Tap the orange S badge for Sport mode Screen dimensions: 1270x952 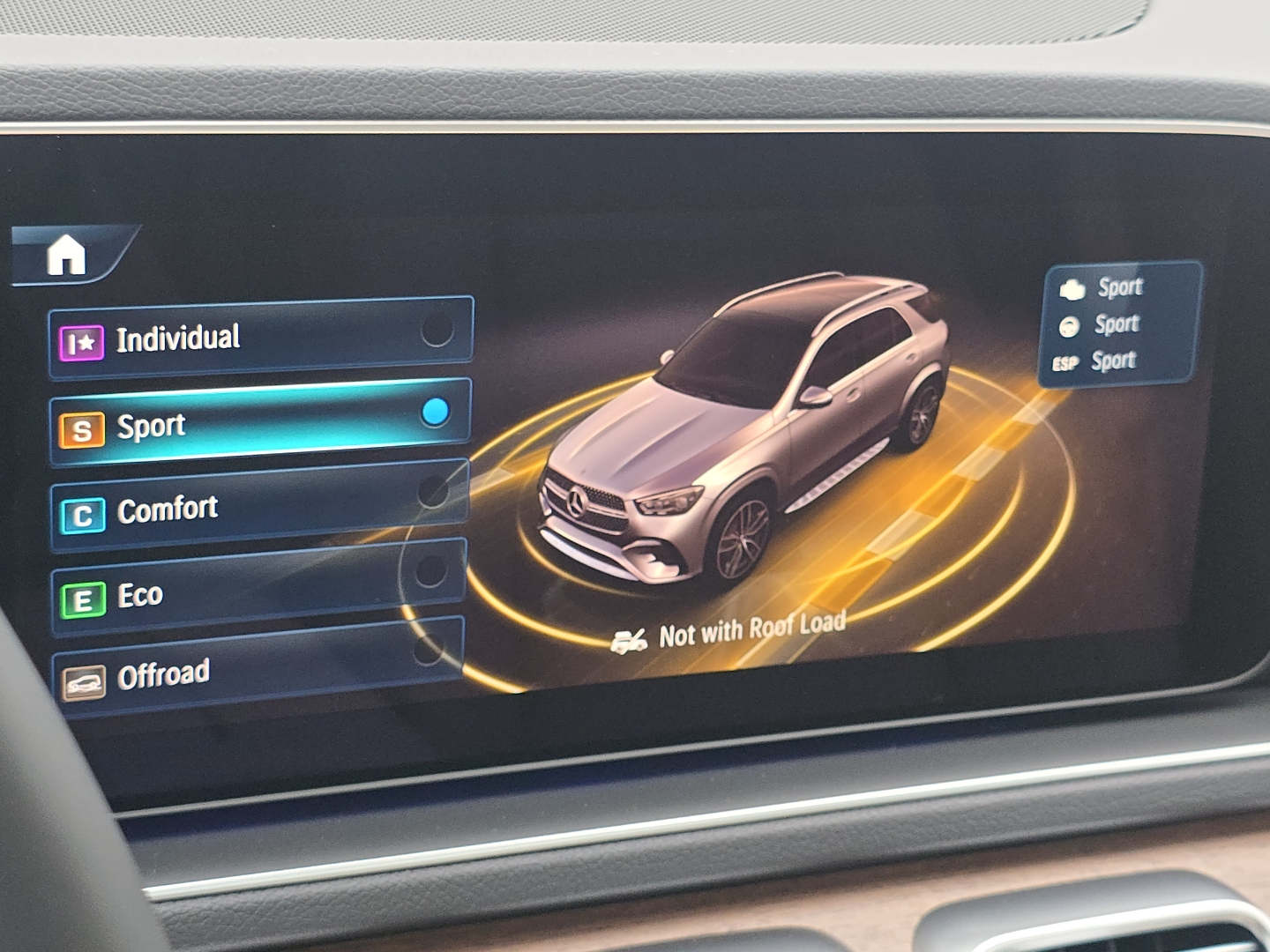pyautogui.click(x=81, y=425)
